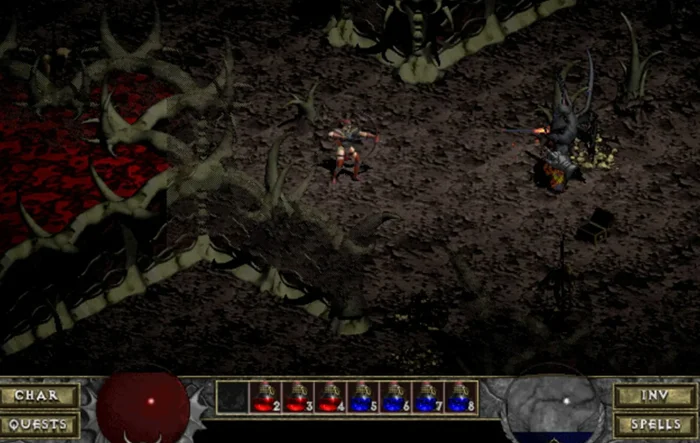Screen dimensions: 700x443
Task: Open the CHAR character sheet
Action: [x=39, y=396]
